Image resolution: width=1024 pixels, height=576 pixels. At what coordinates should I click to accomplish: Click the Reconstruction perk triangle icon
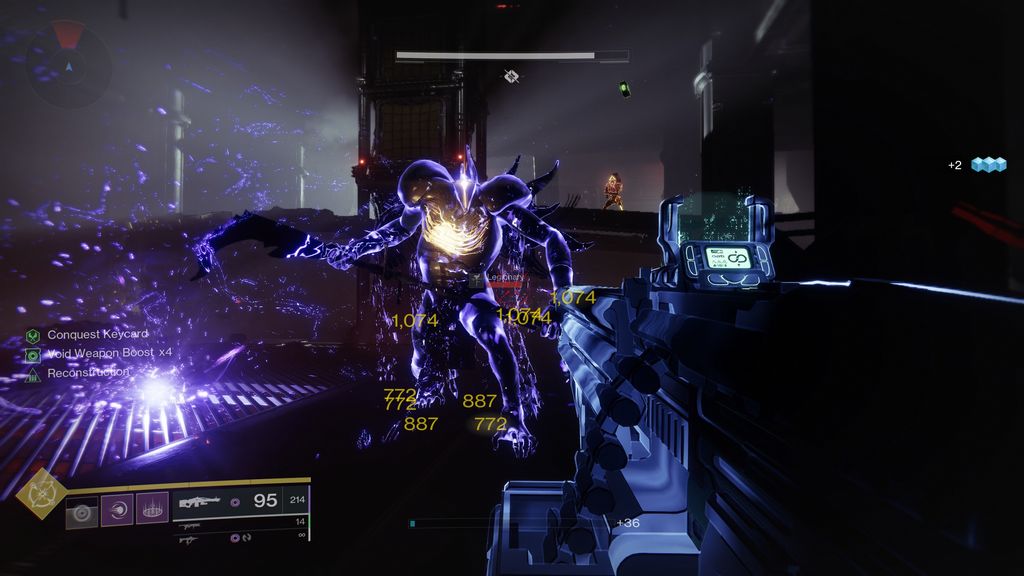[33, 373]
